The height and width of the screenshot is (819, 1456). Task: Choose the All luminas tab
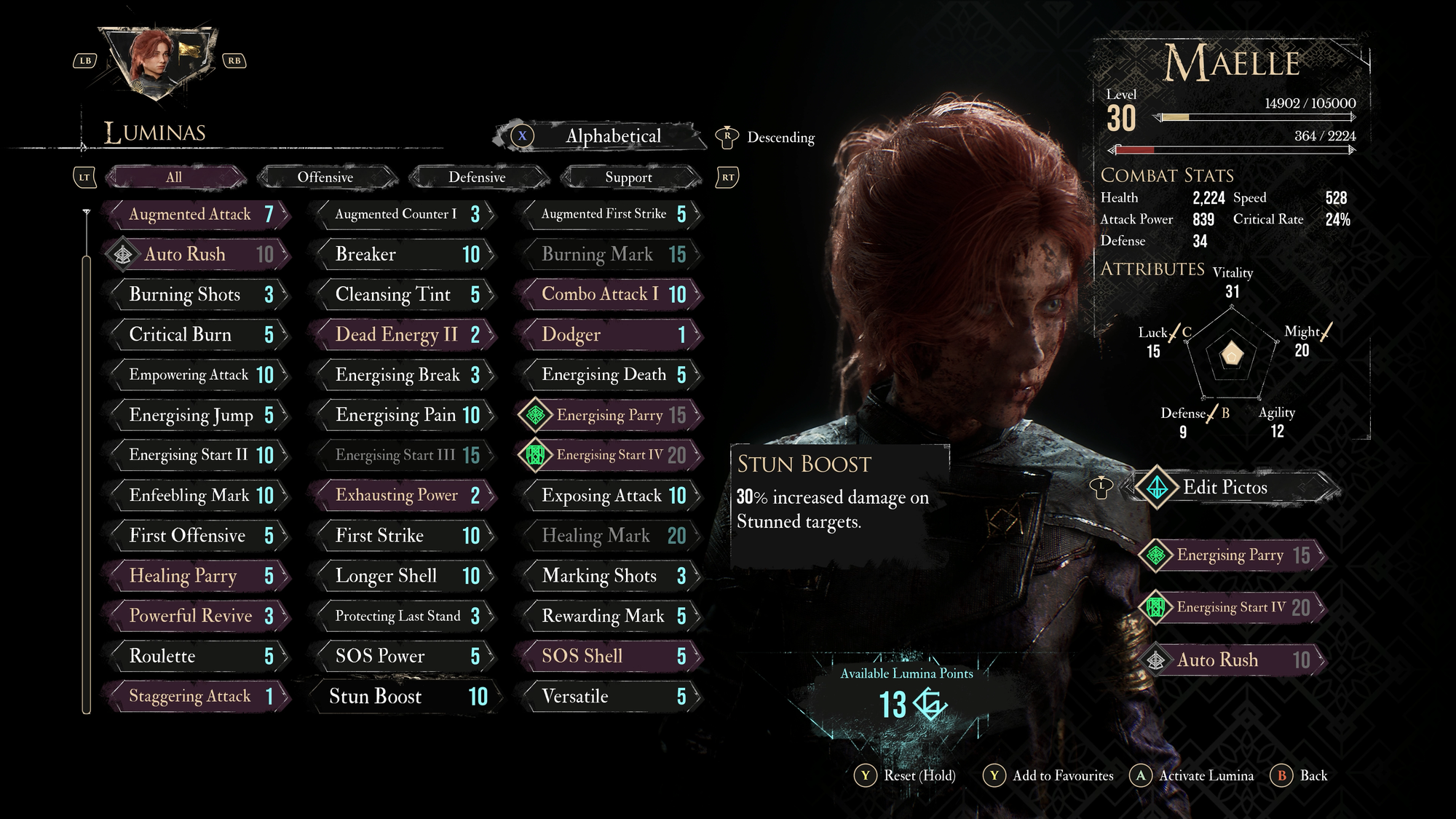(174, 177)
